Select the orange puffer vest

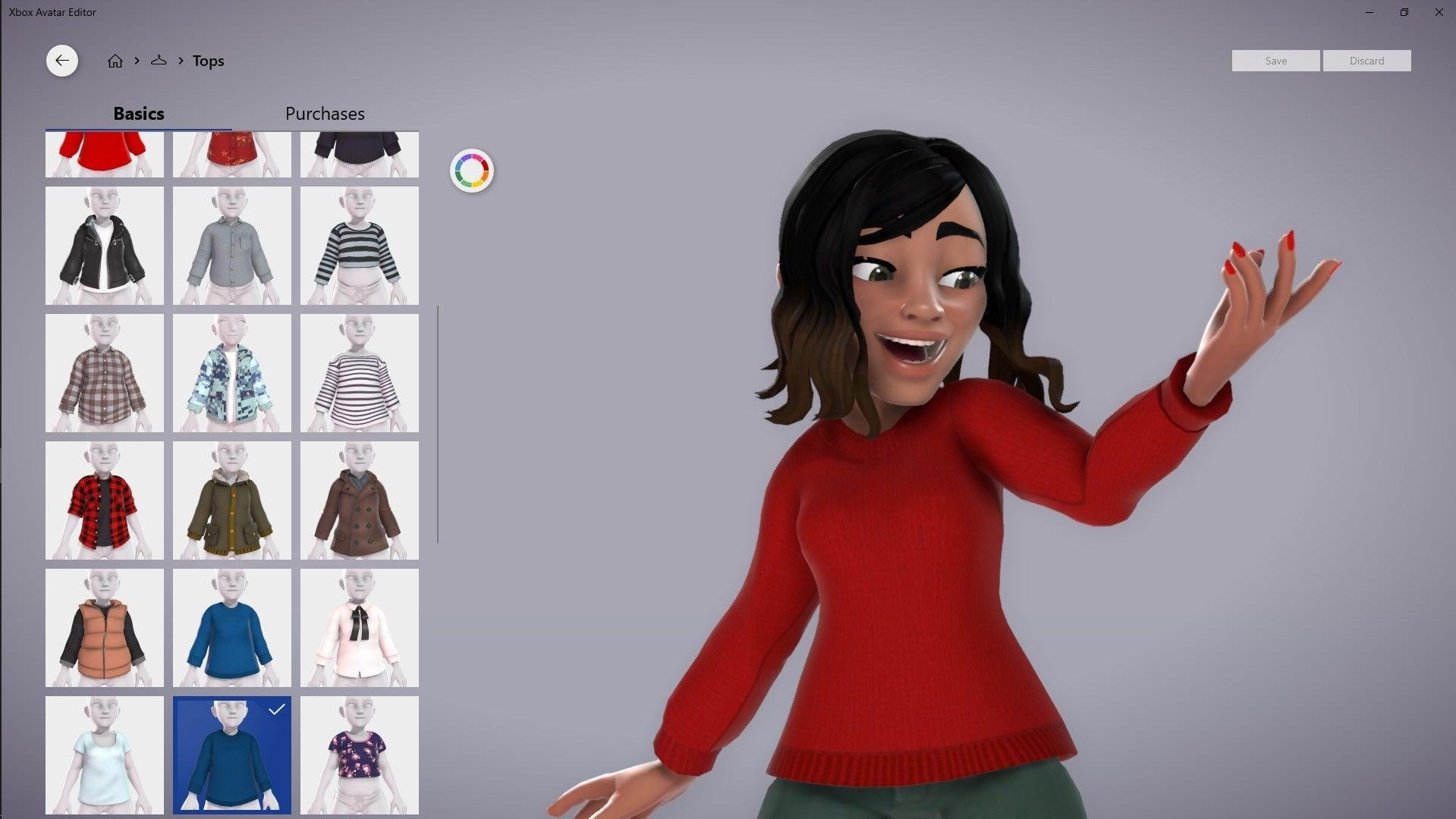(x=105, y=627)
